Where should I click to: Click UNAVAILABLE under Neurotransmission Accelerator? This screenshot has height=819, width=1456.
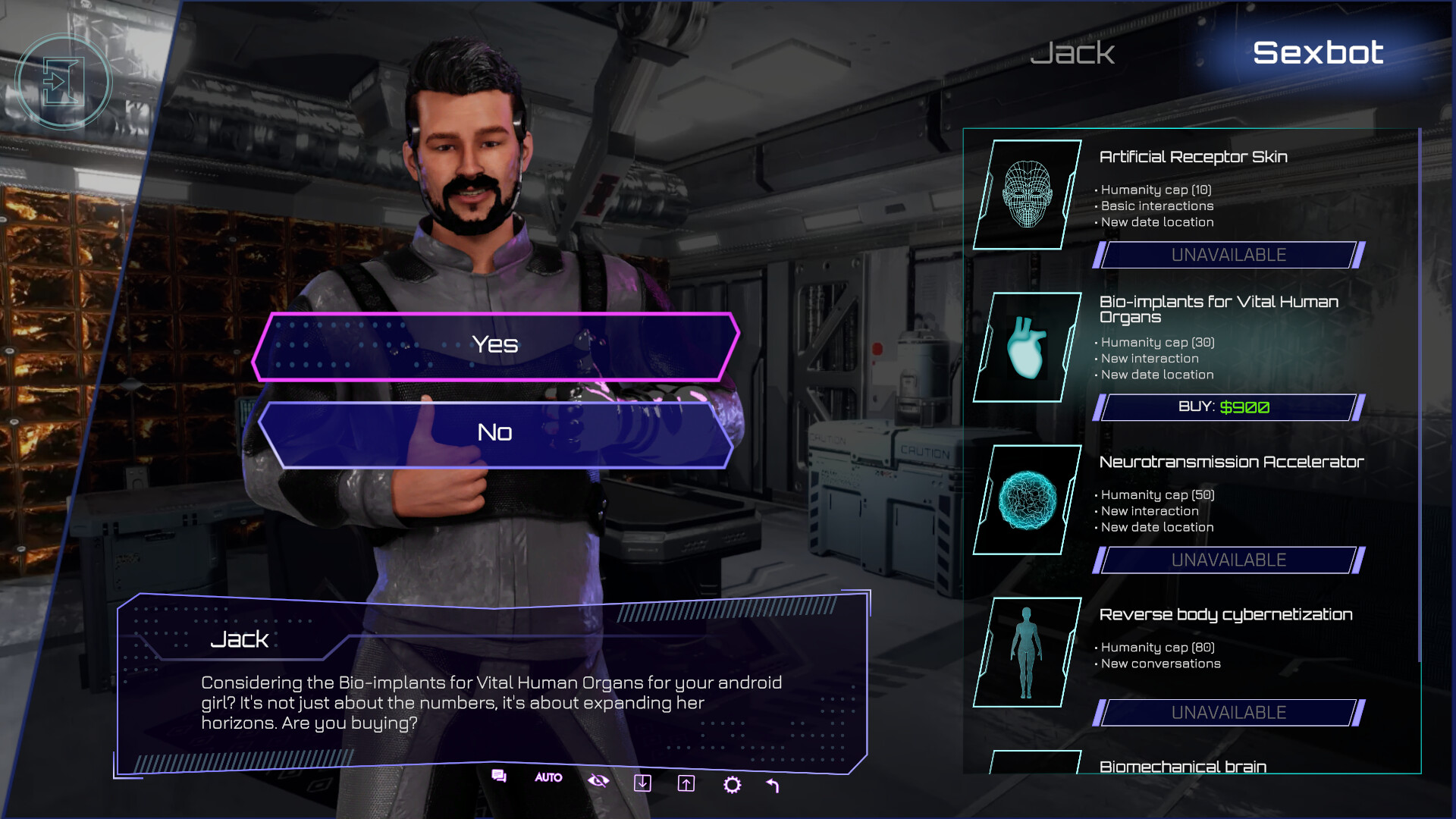(x=1228, y=560)
